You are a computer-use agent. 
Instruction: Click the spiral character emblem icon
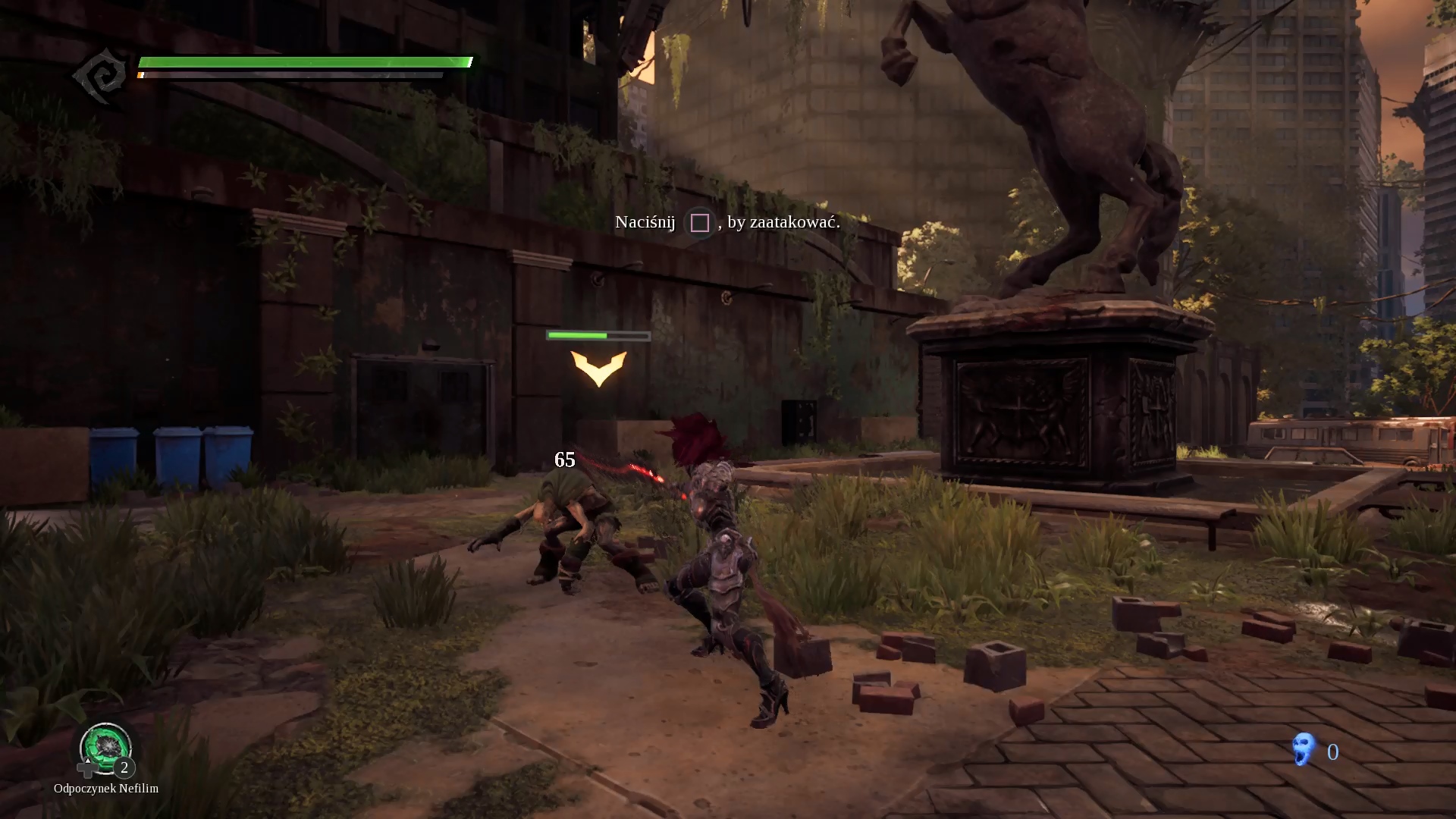[x=101, y=76]
